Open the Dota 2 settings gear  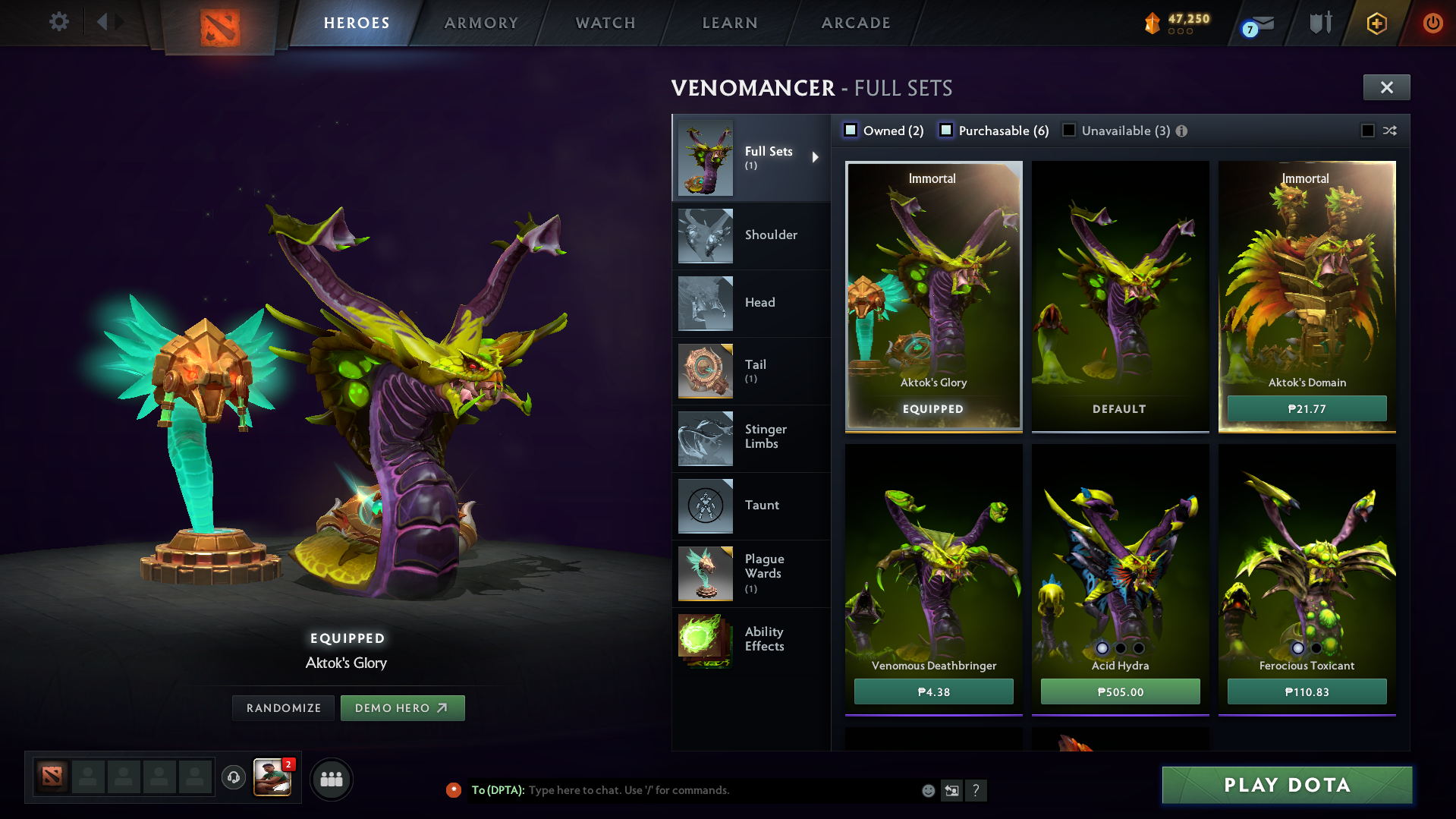point(59,22)
